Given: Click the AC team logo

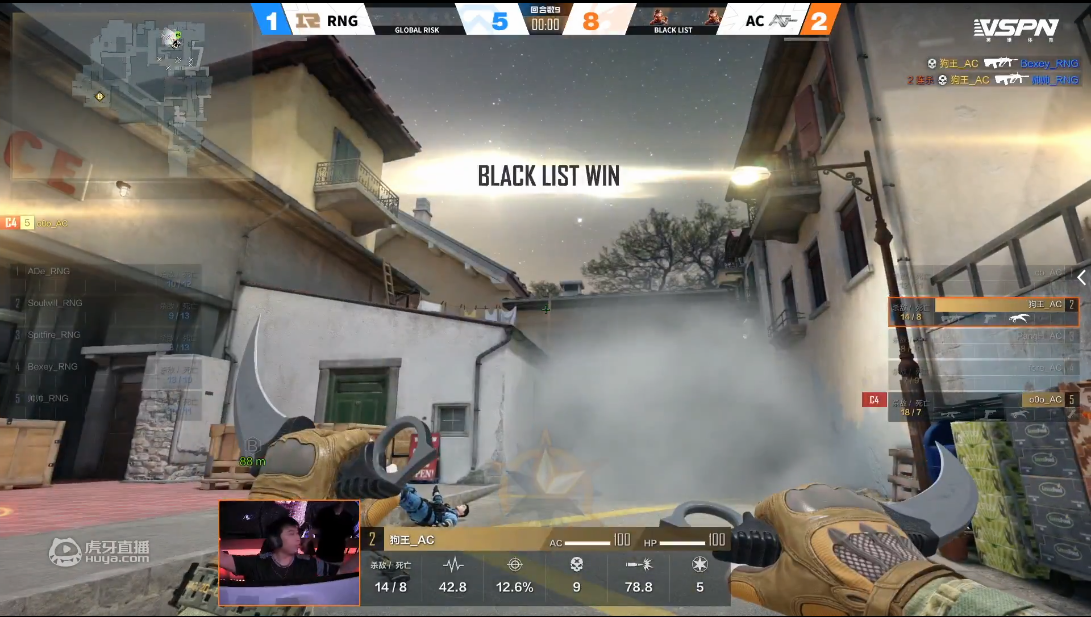Looking at the screenshot, I should tap(782, 20).
